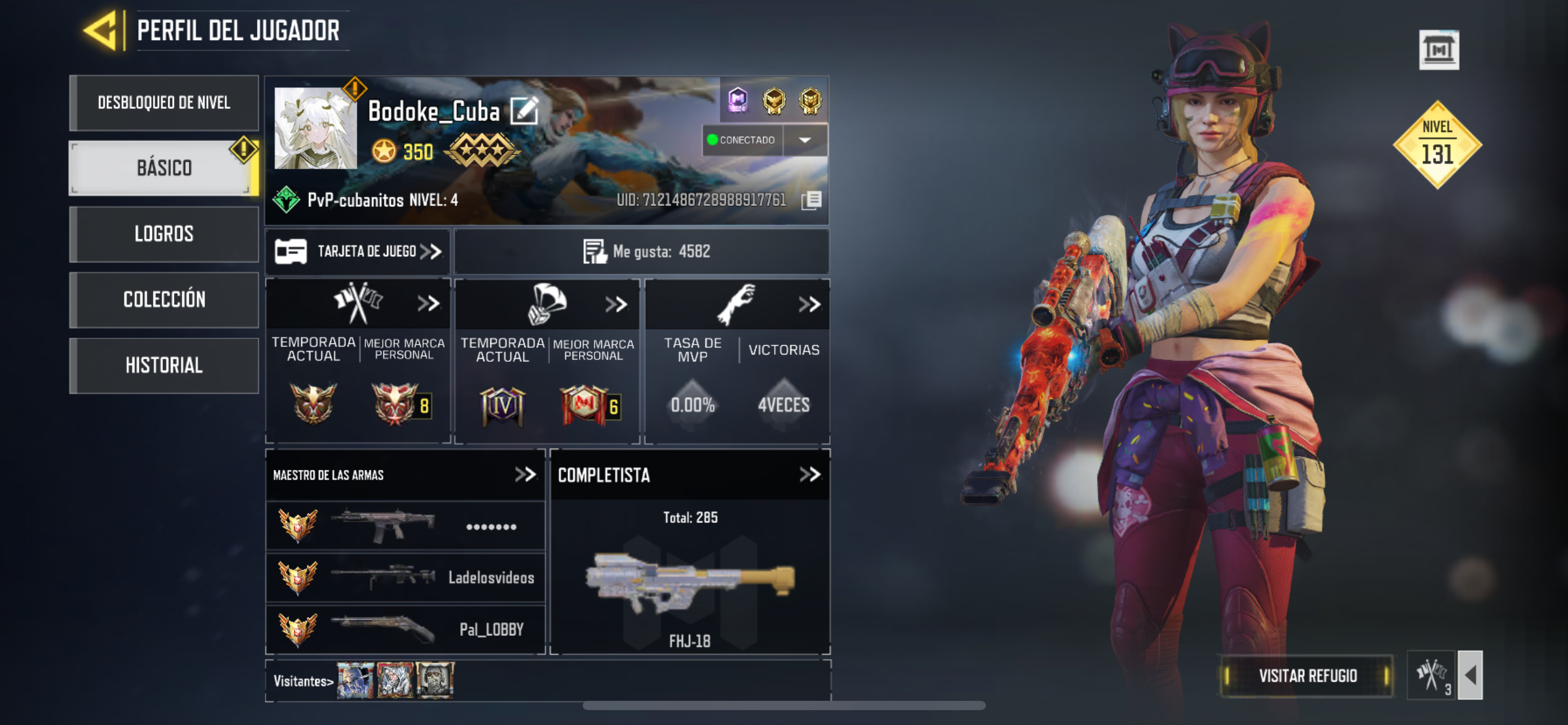Image resolution: width=1568 pixels, height=725 pixels.
Task: Open the Desbloqueo de Nivel tab
Action: tap(164, 103)
